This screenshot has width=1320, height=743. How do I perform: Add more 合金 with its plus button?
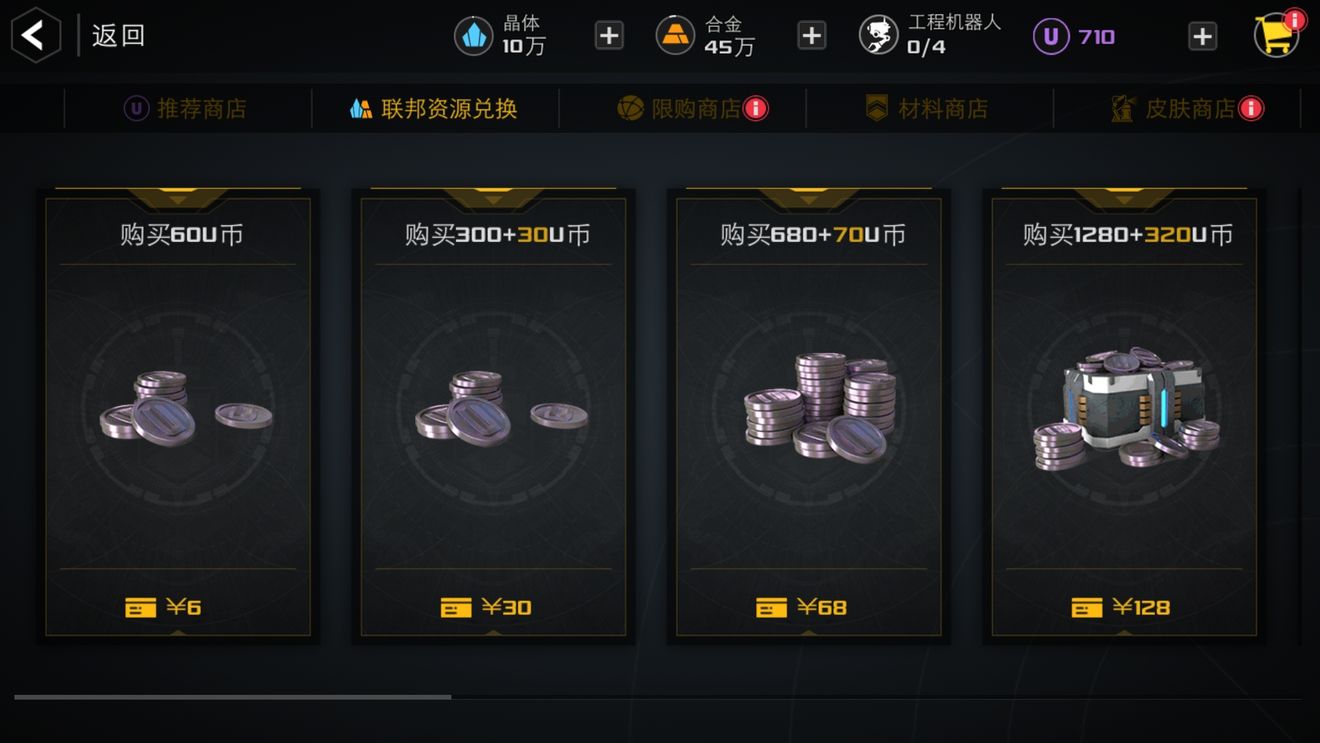click(x=811, y=36)
